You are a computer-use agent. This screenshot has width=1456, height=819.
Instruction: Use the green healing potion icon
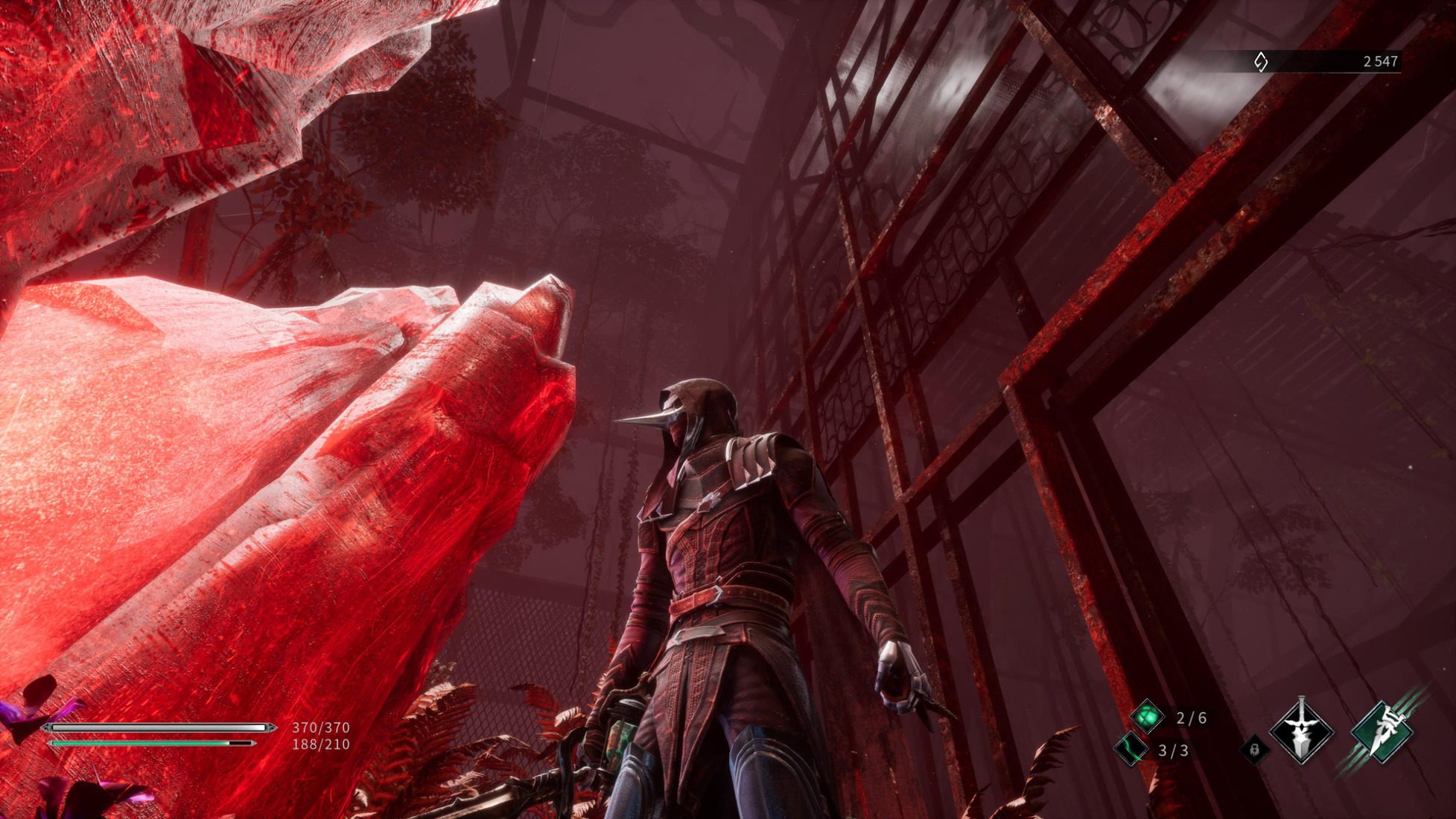[x=1147, y=717]
